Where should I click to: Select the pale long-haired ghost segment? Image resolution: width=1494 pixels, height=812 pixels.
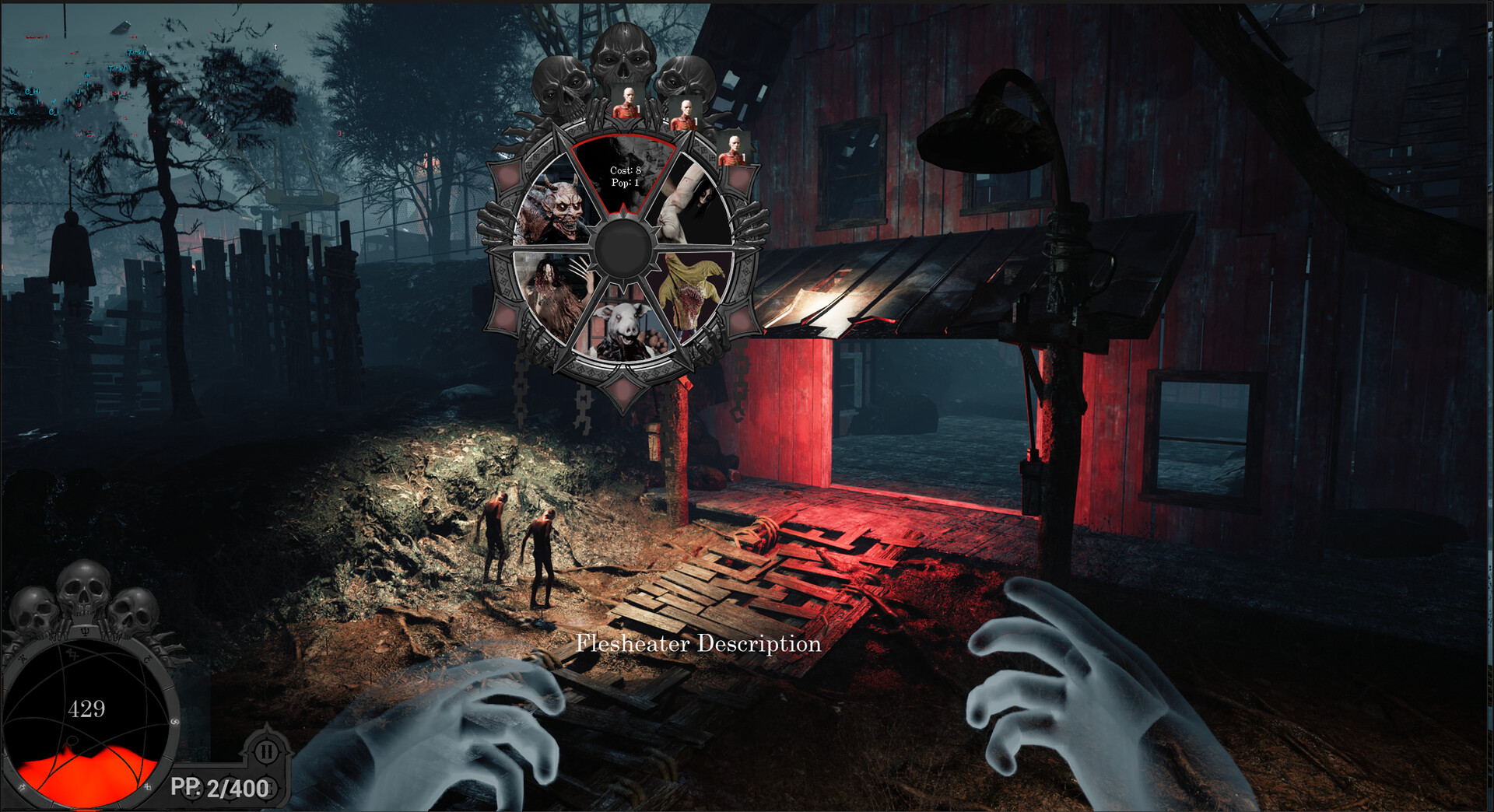coord(693,204)
